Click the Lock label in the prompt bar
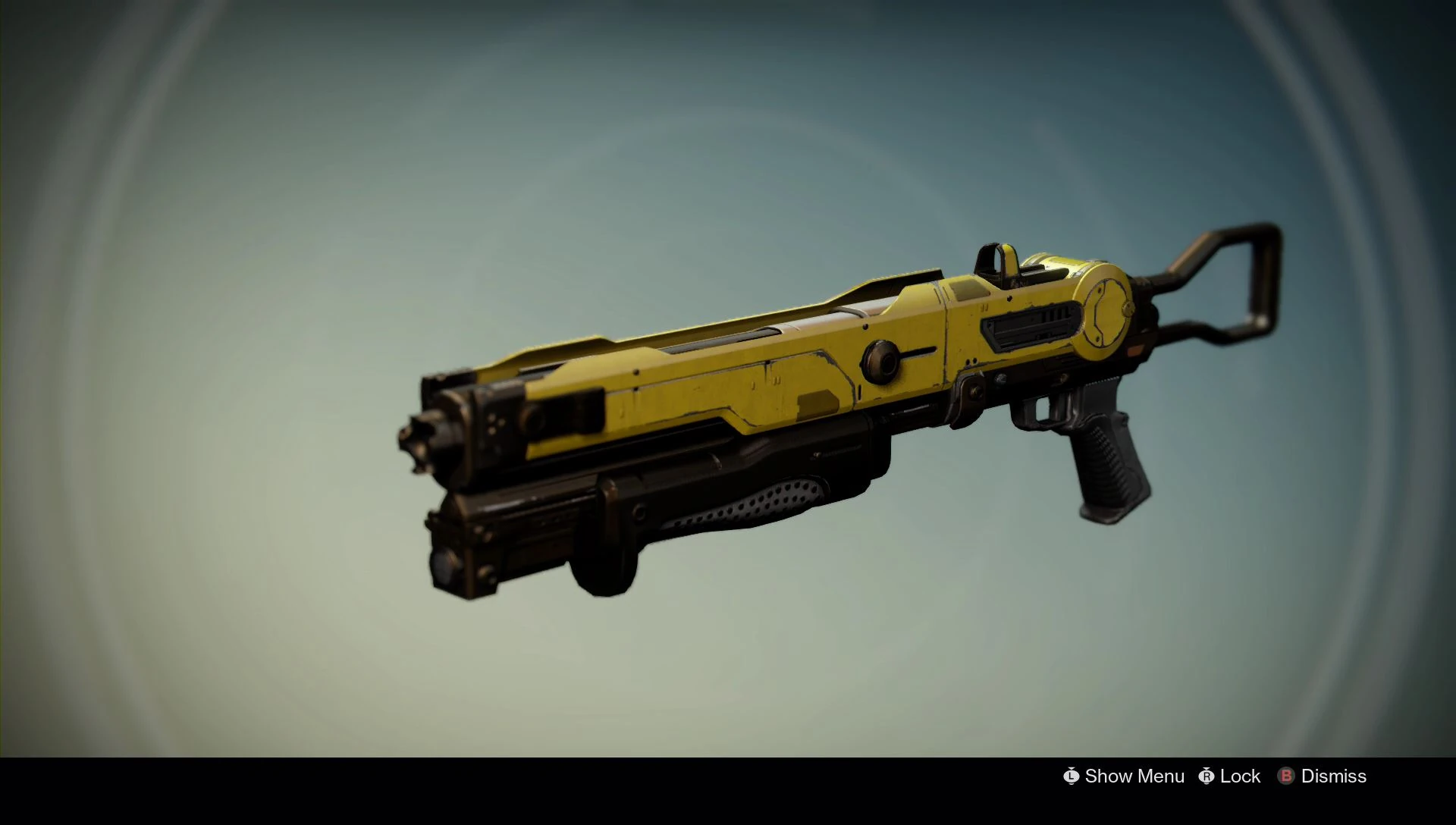Viewport: 1456px width, 825px height. pos(1239,776)
